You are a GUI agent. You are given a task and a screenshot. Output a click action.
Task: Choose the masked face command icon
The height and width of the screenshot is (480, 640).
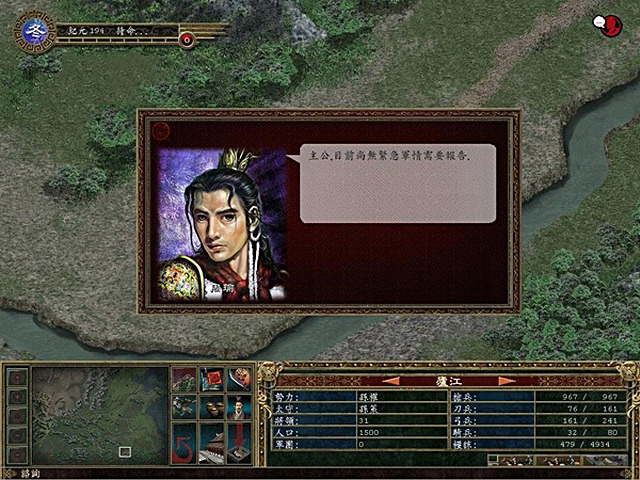click(238, 379)
